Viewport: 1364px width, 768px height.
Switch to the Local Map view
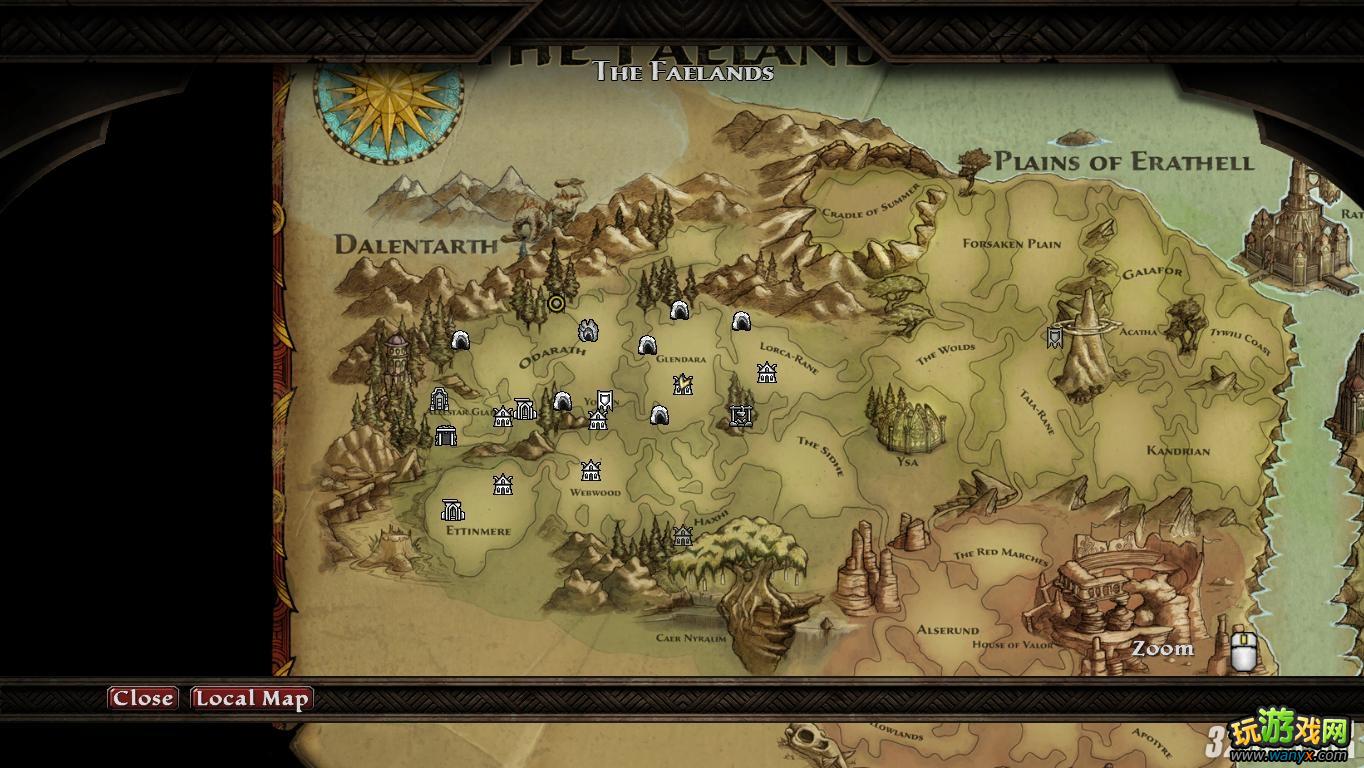[x=251, y=698]
